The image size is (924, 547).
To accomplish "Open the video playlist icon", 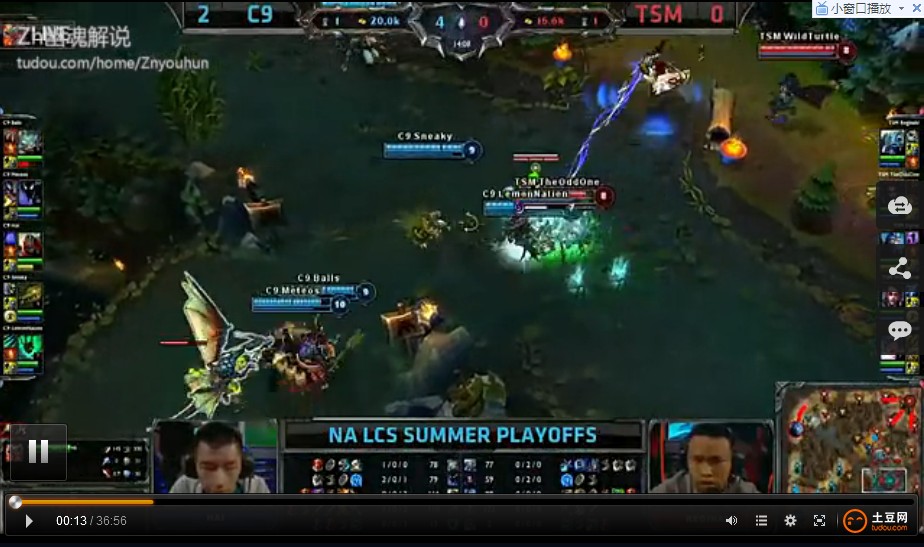I will click(761, 521).
